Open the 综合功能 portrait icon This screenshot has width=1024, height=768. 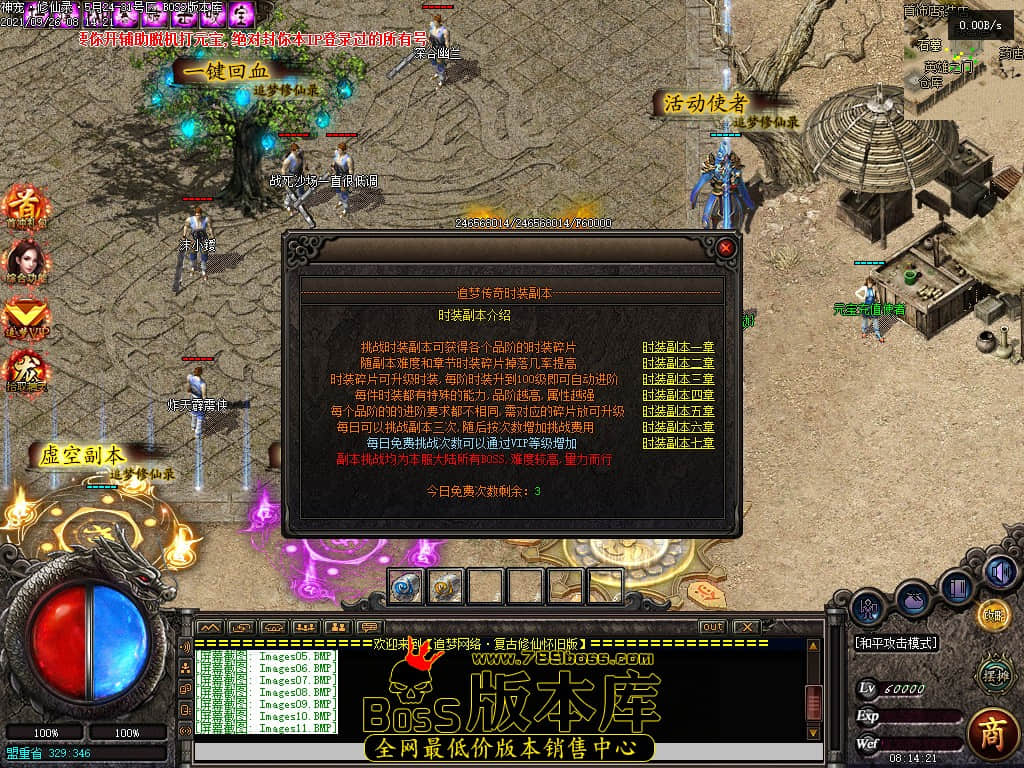coord(26,261)
